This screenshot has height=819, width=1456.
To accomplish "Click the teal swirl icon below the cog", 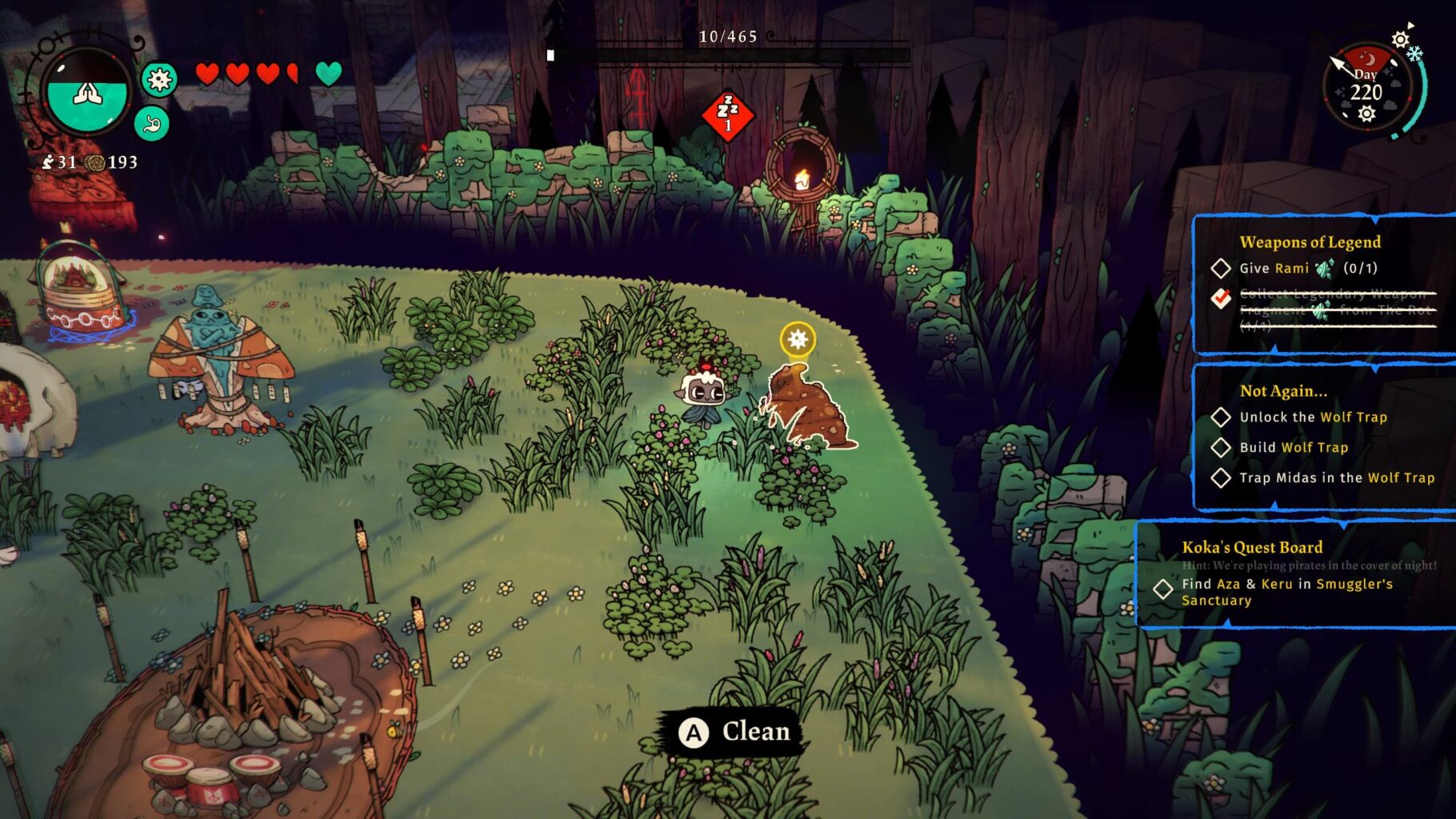I will (x=152, y=124).
